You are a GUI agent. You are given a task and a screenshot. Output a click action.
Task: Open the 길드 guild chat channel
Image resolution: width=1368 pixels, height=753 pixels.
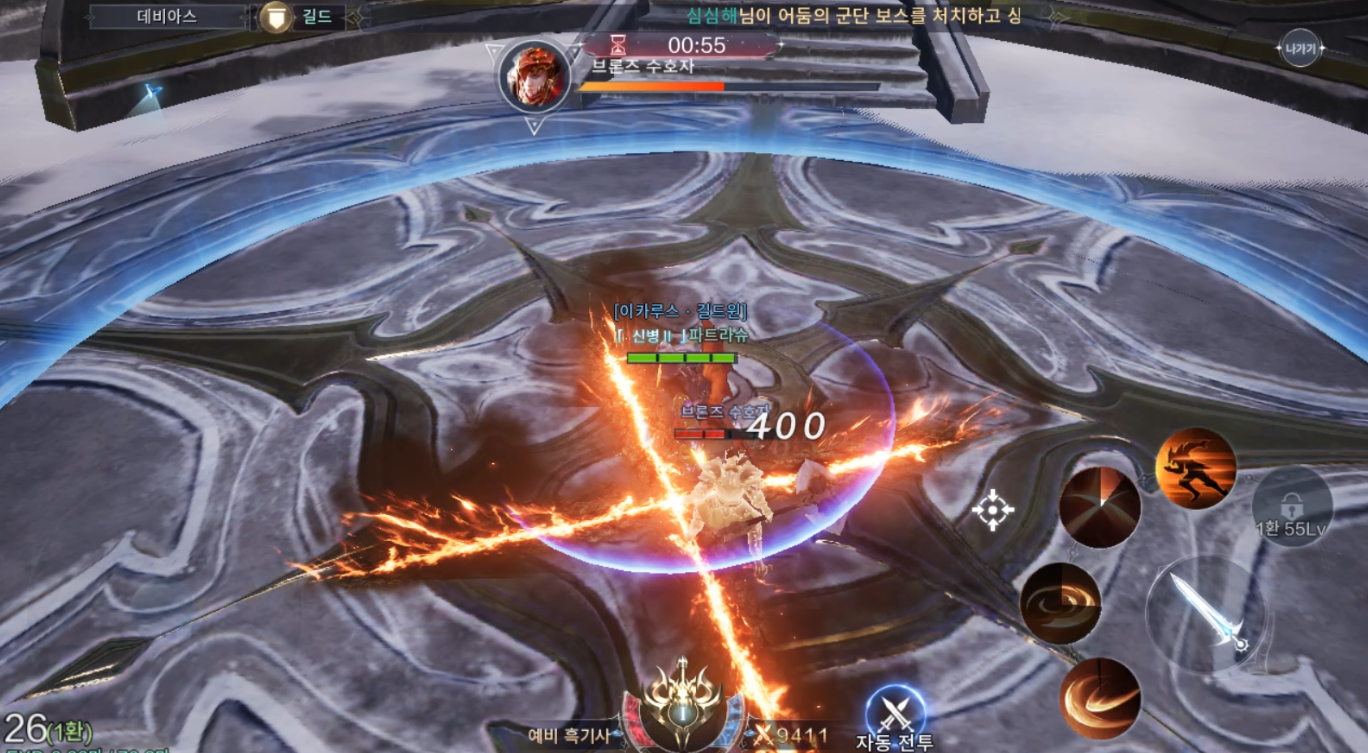point(301,17)
